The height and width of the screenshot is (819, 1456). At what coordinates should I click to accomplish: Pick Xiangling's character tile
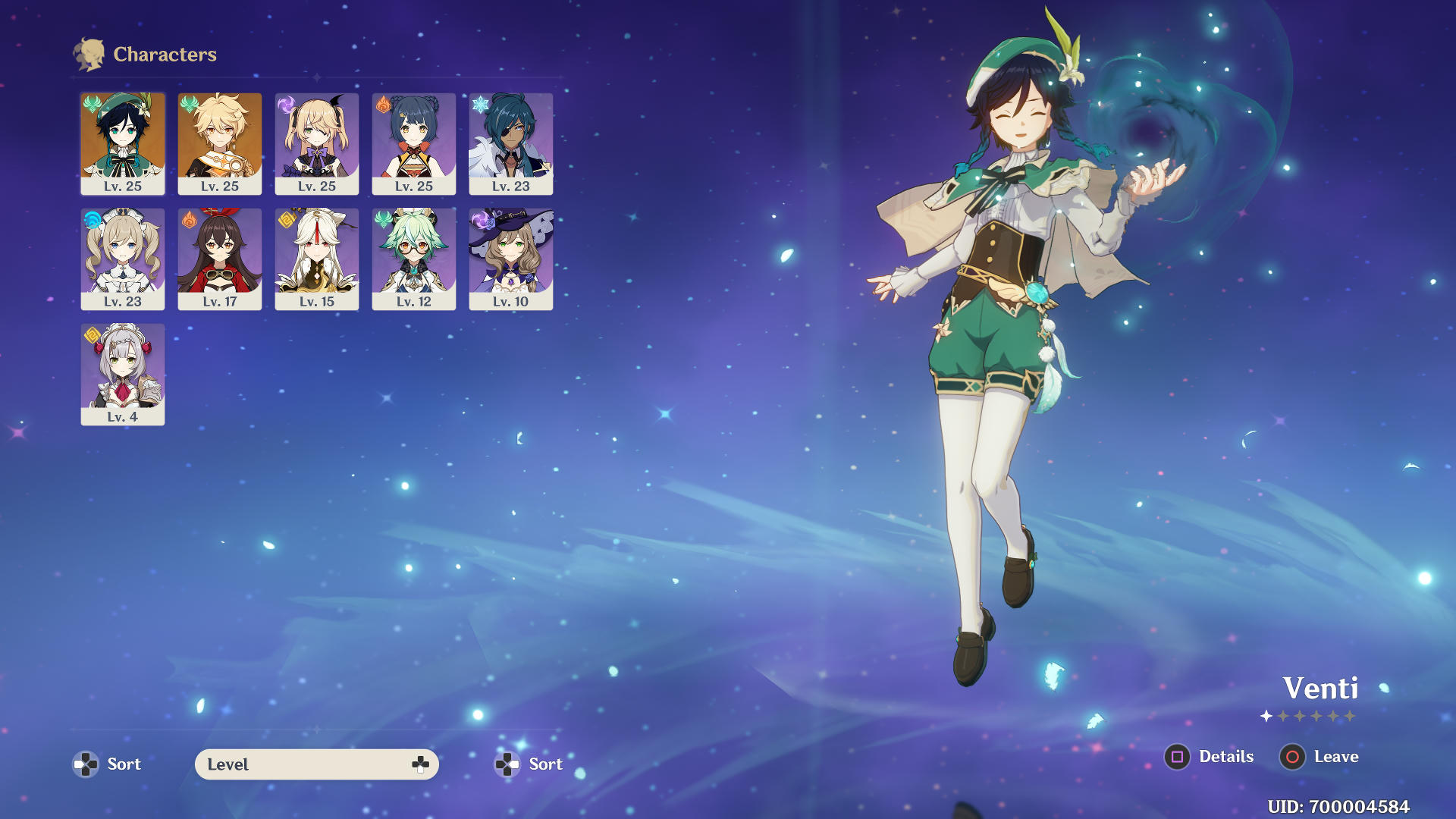click(414, 143)
